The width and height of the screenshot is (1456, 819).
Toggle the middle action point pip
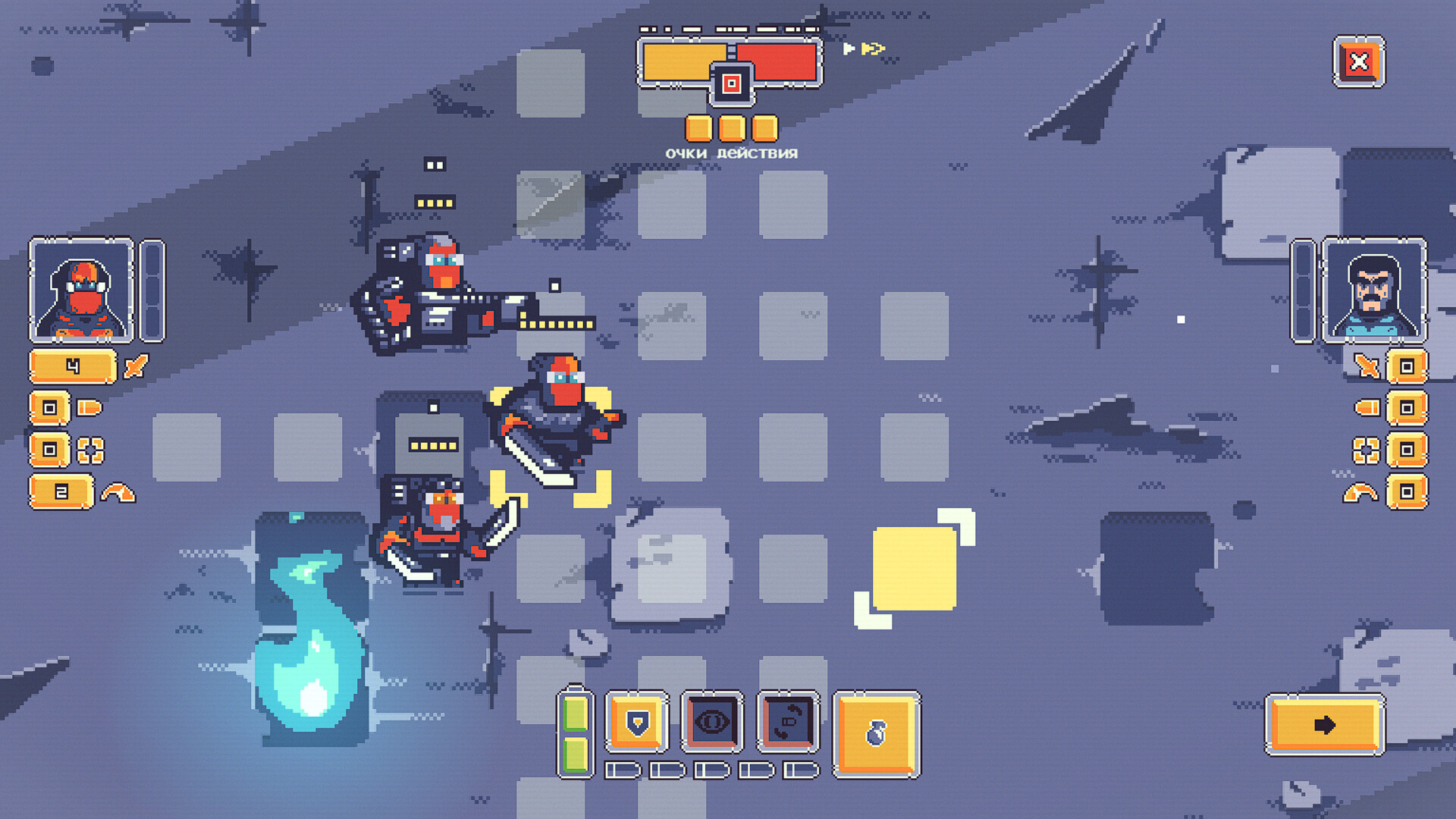[730, 127]
